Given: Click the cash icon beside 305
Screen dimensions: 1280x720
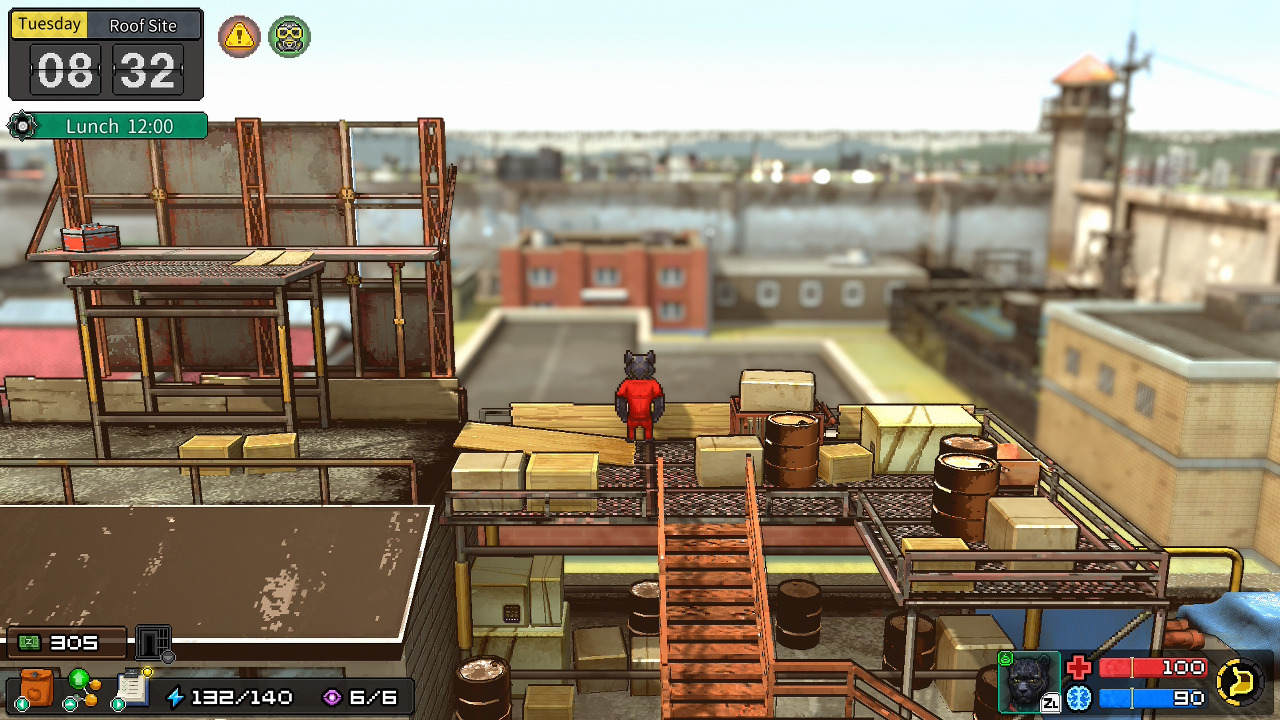Looking at the screenshot, I should click(x=30, y=642).
